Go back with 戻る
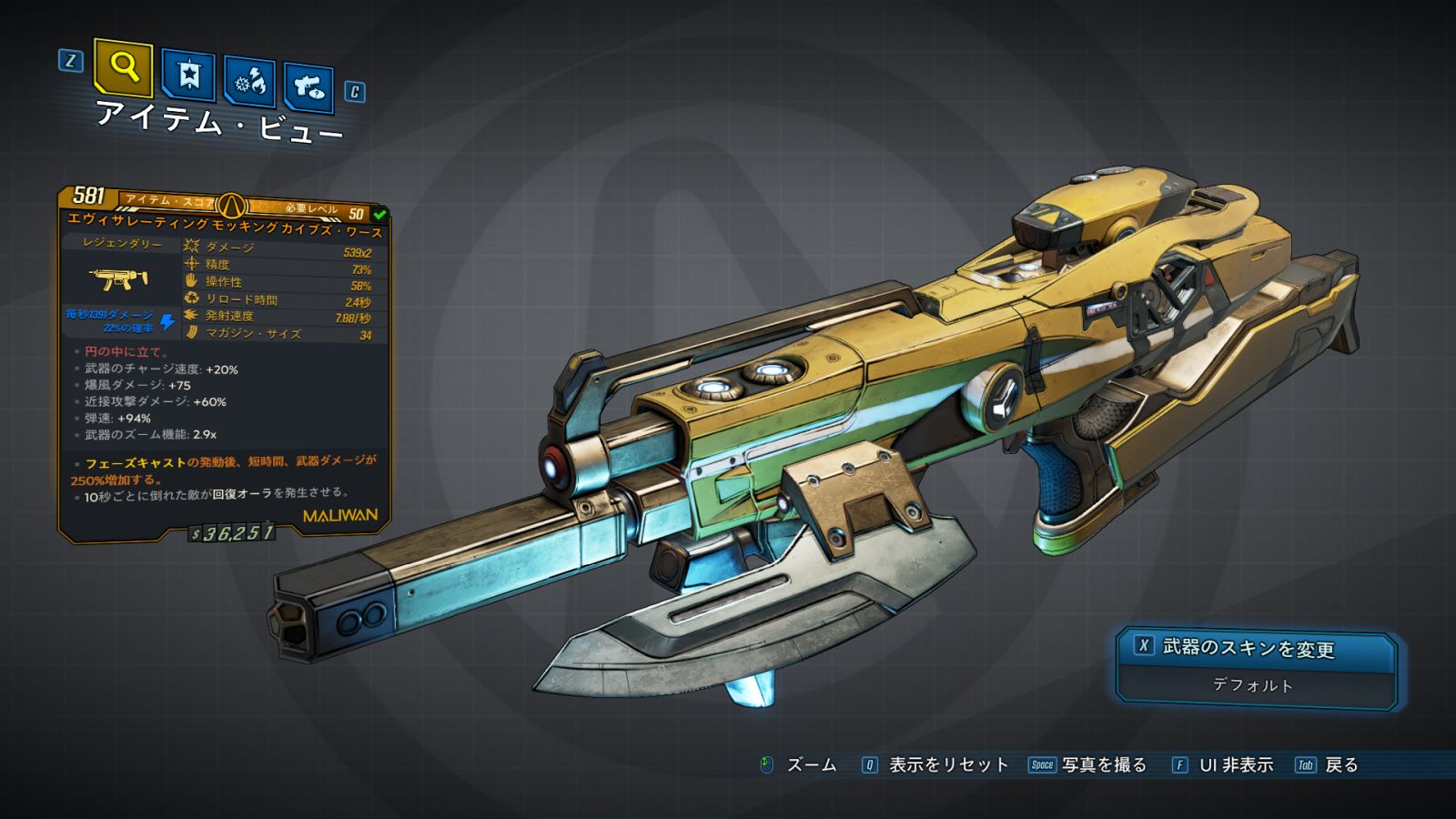This screenshot has width=1456, height=819. (1328, 765)
